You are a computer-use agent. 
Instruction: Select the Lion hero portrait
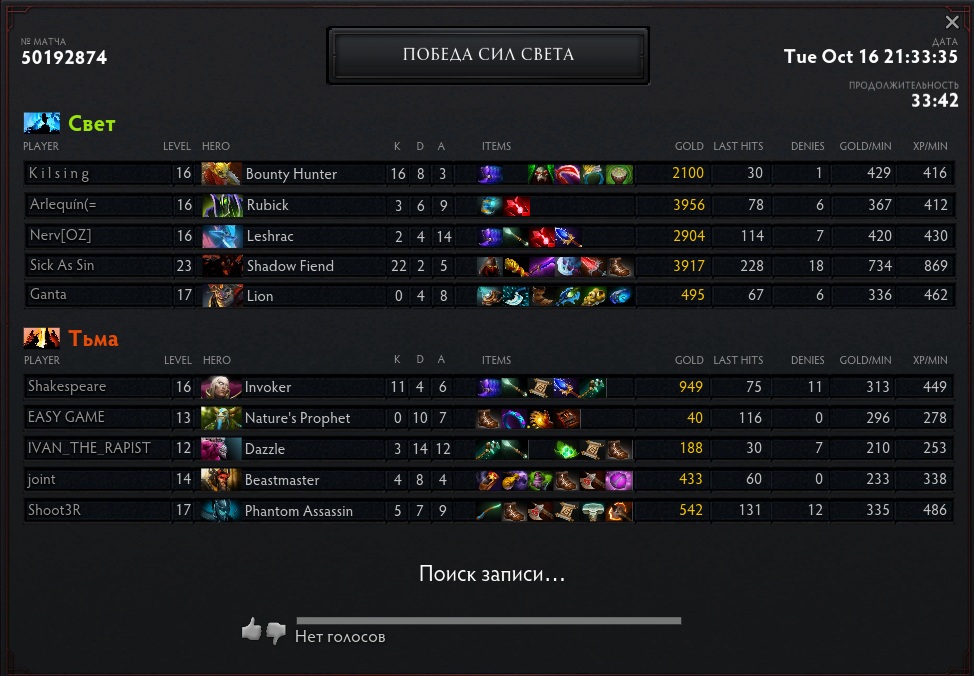click(x=221, y=296)
